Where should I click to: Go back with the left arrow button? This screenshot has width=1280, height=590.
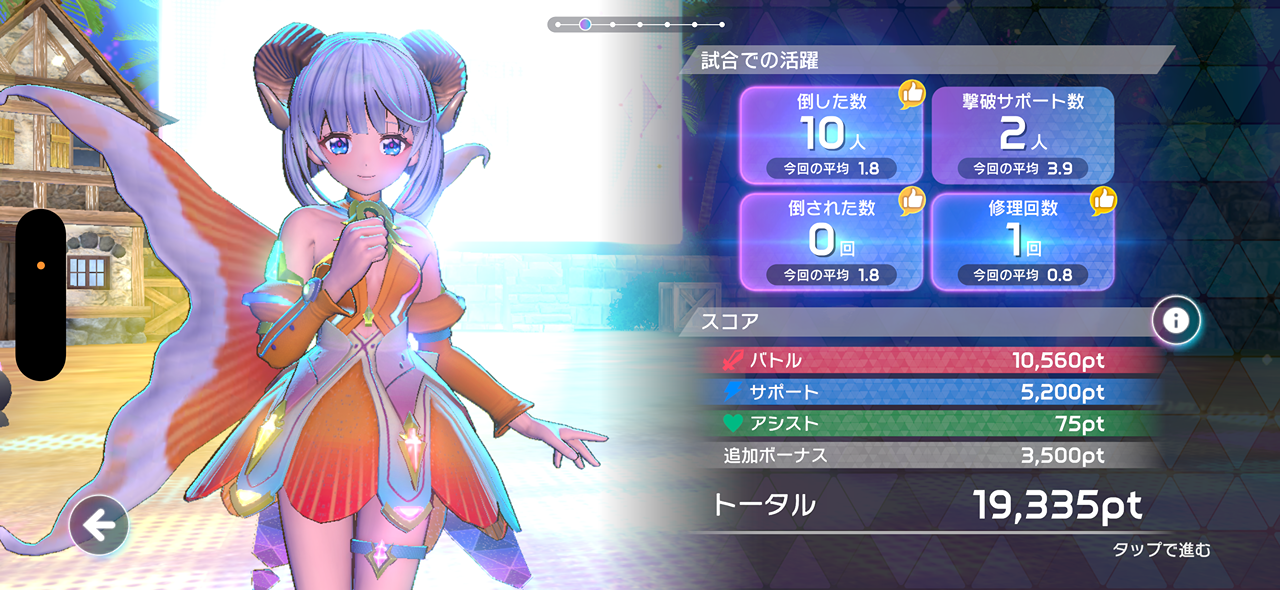tap(98, 524)
